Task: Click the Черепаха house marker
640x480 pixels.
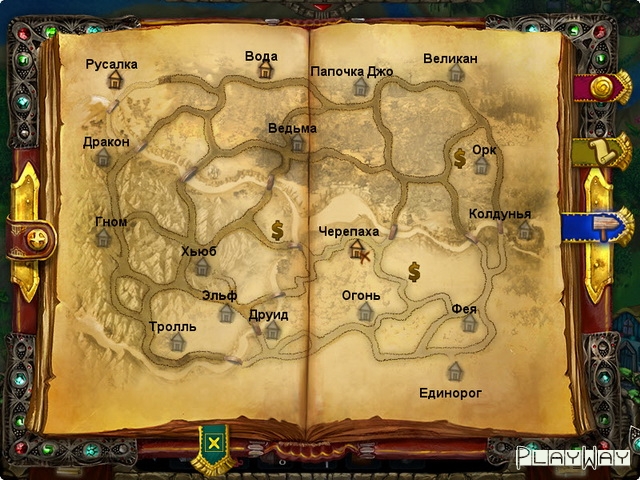Action: pyautogui.click(x=356, y=248)
